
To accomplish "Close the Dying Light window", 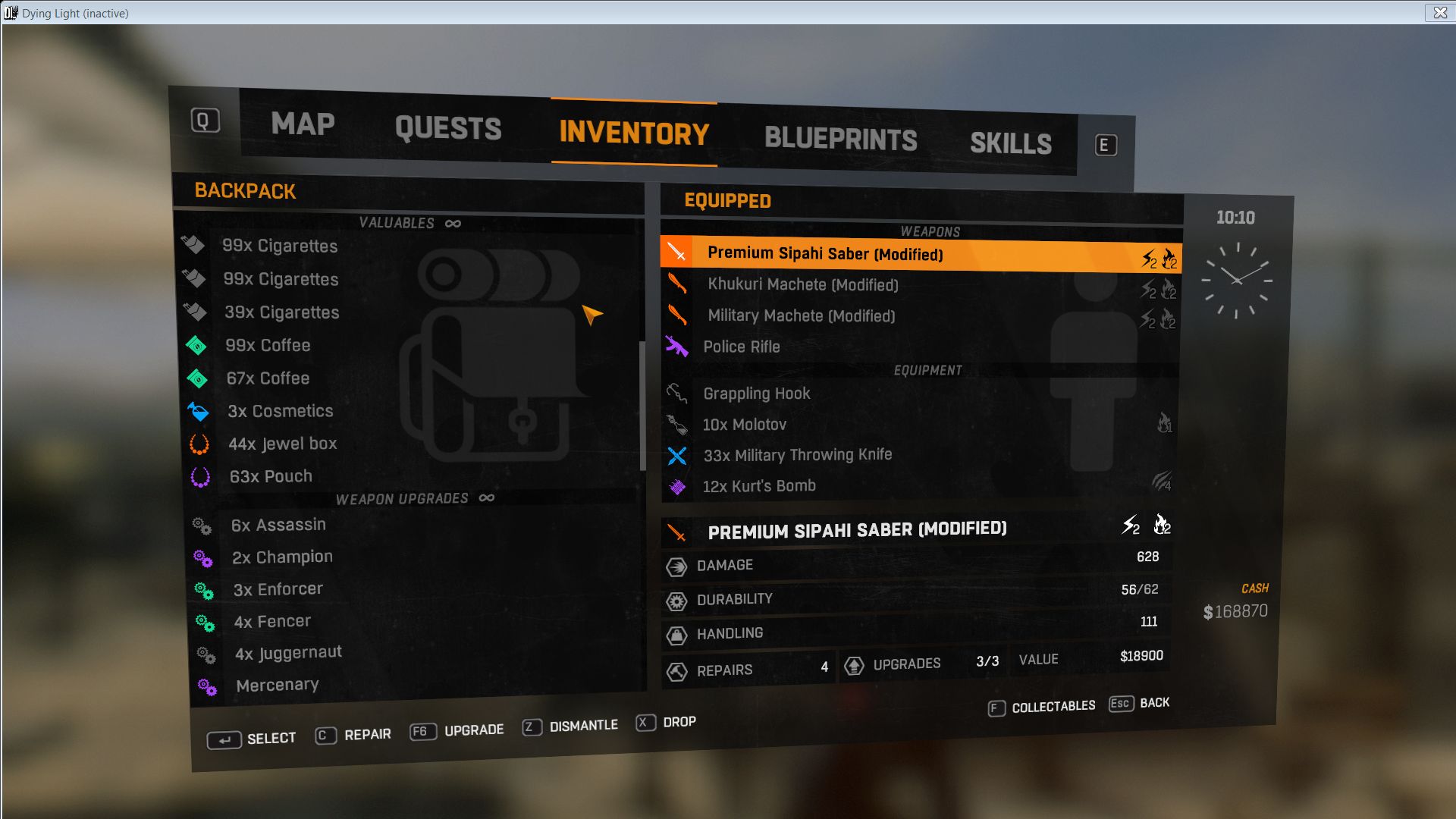I will tap(1439, 13).
